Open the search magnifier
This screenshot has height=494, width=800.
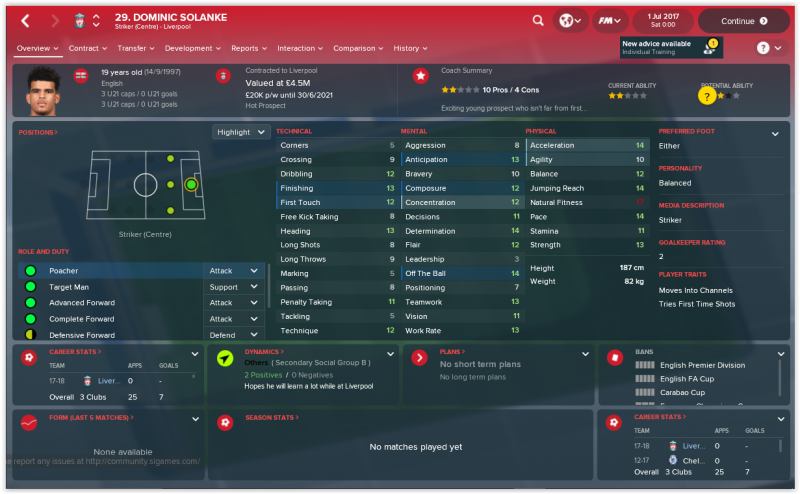pos(538,20)
